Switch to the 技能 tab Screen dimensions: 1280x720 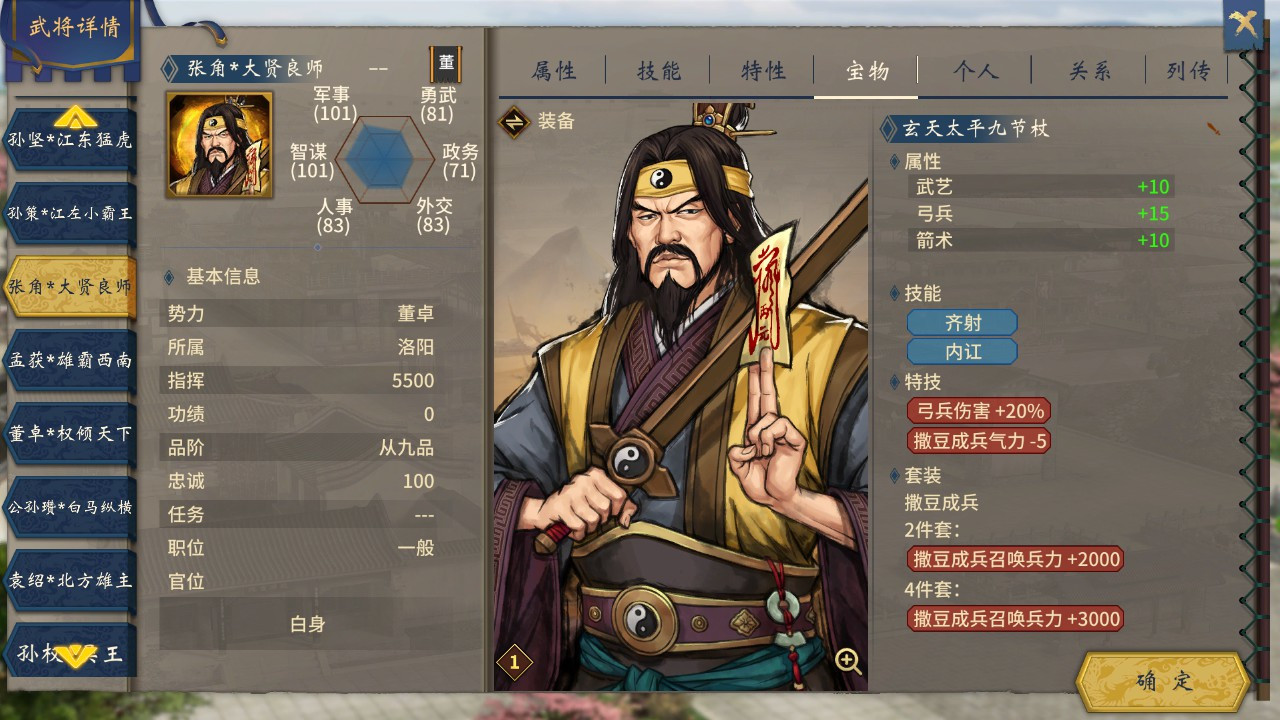(656, 71)
